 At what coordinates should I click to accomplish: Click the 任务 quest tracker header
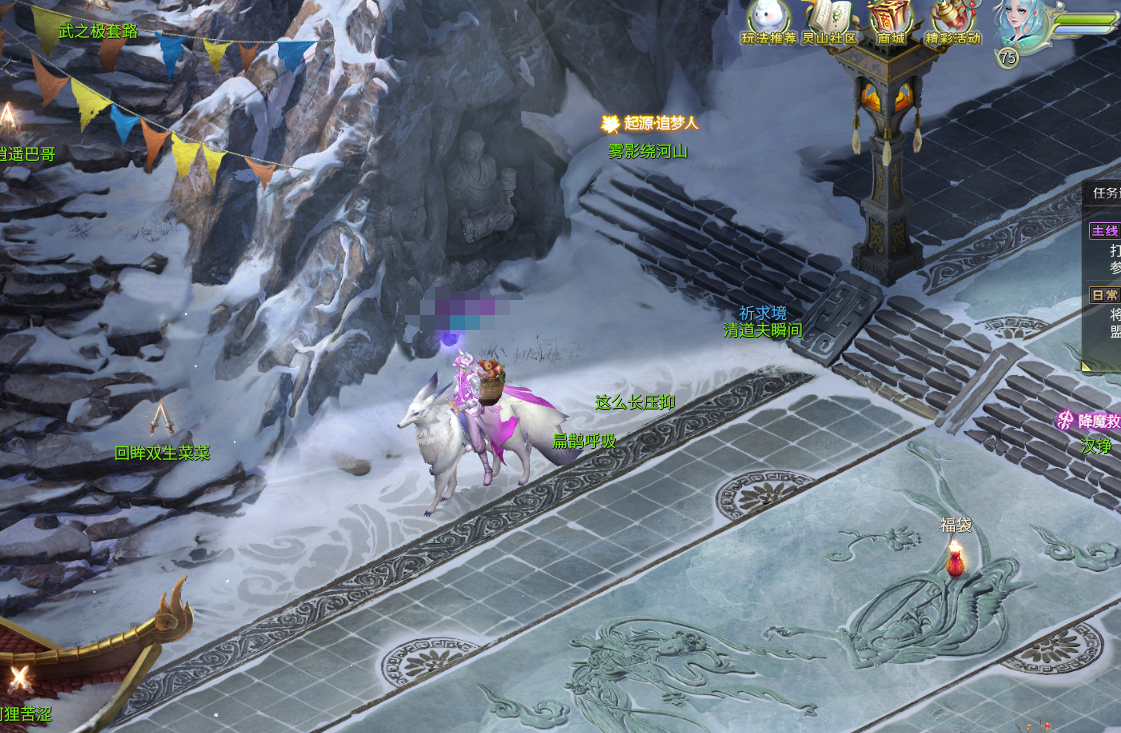click(x=1106, y=193)
